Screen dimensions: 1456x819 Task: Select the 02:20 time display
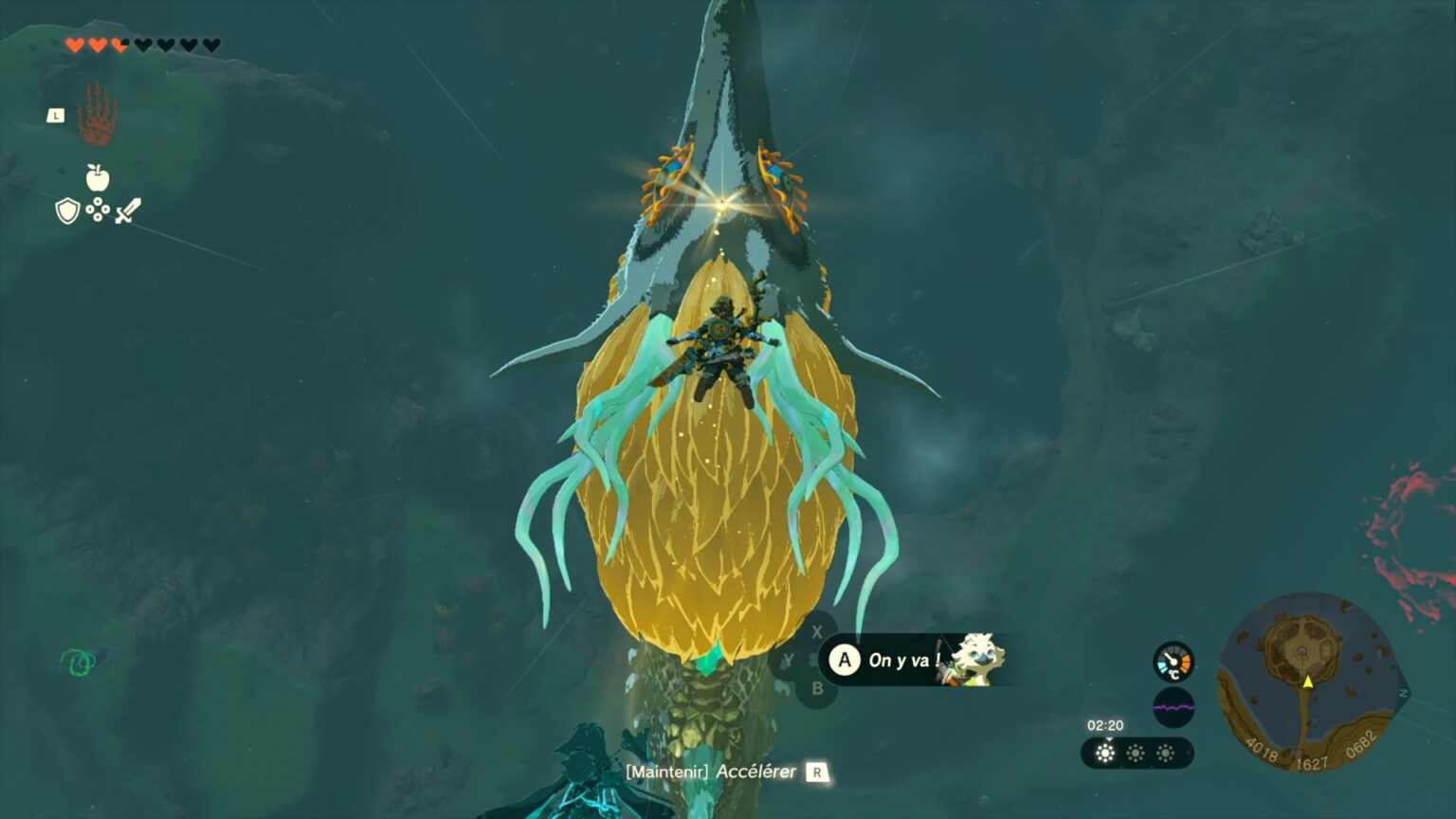[1106, 725]
